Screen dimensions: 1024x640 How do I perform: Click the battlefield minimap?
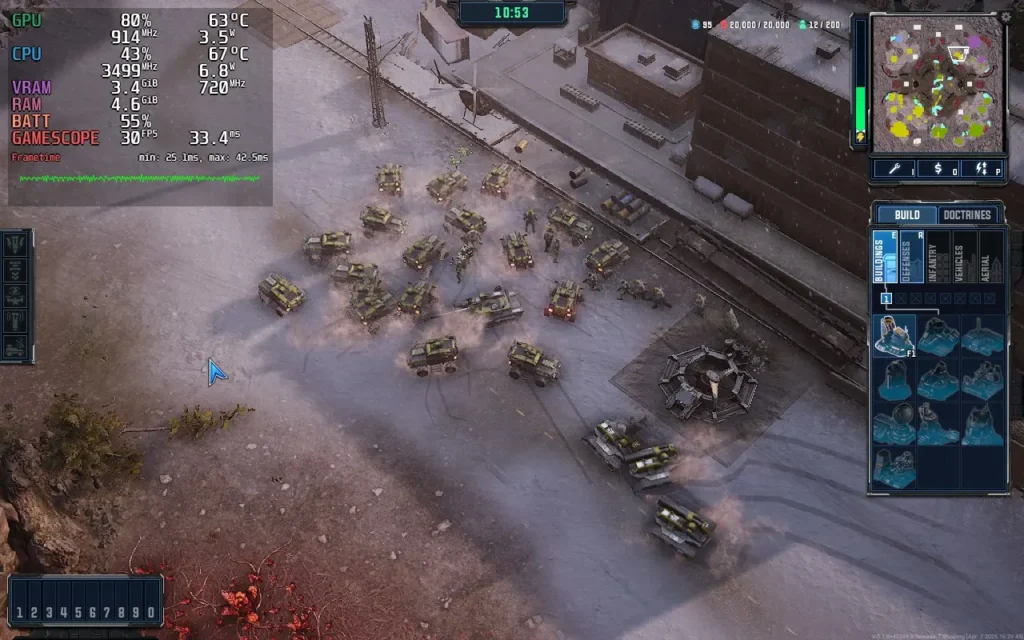937,83
